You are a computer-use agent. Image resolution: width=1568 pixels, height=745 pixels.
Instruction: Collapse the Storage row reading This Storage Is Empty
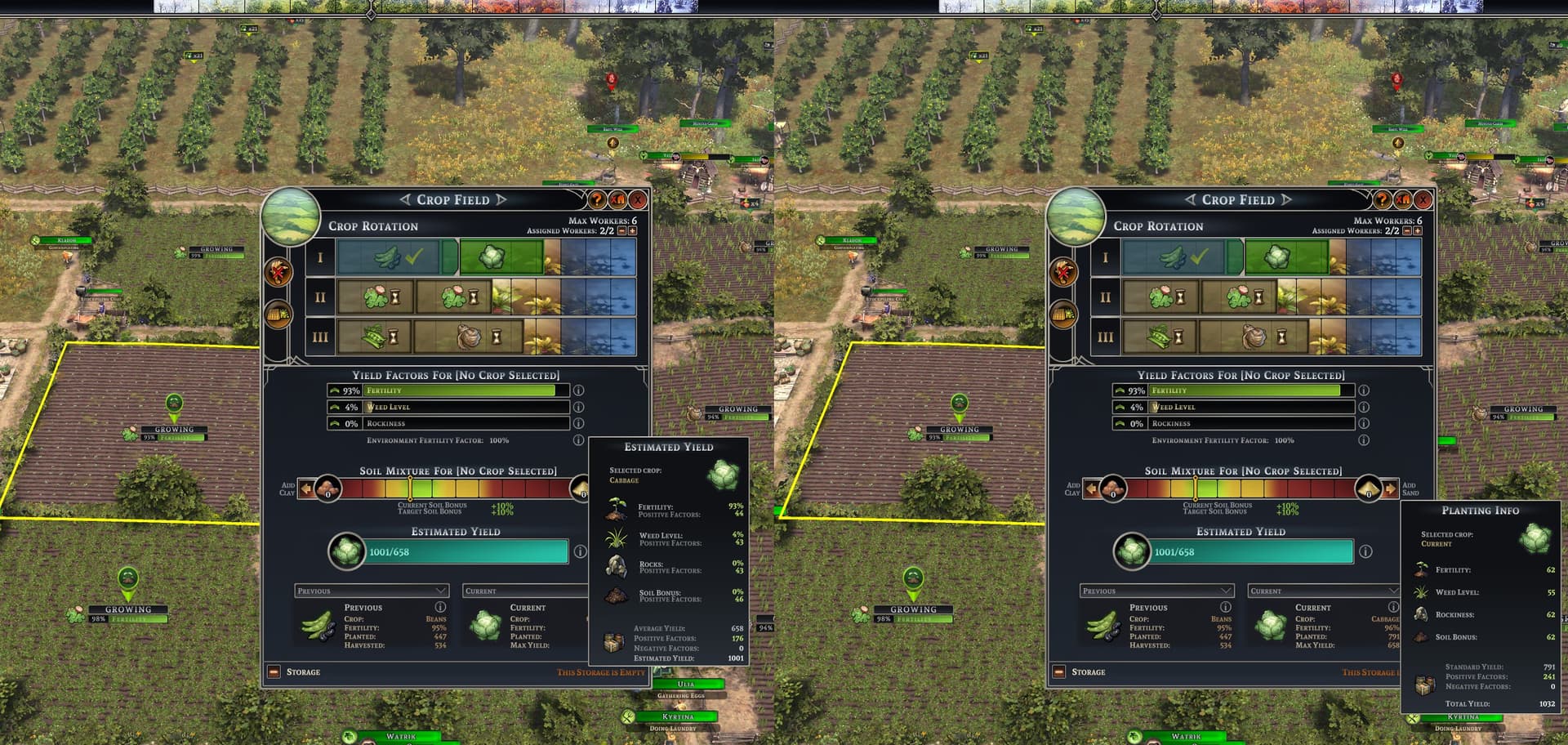click(274, 672)
